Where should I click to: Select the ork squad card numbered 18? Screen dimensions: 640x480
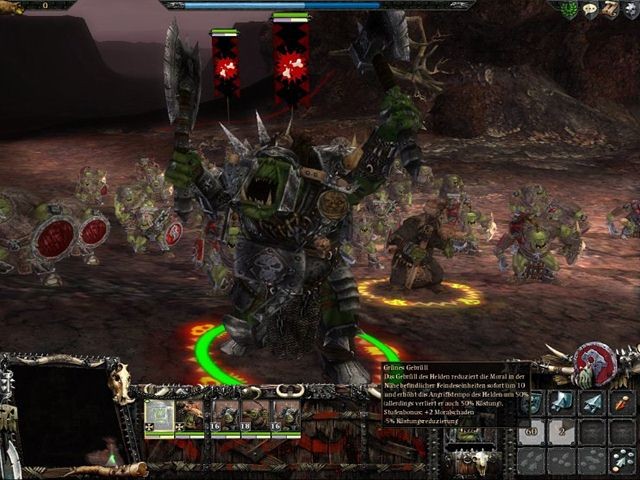[x=254, y=416]
